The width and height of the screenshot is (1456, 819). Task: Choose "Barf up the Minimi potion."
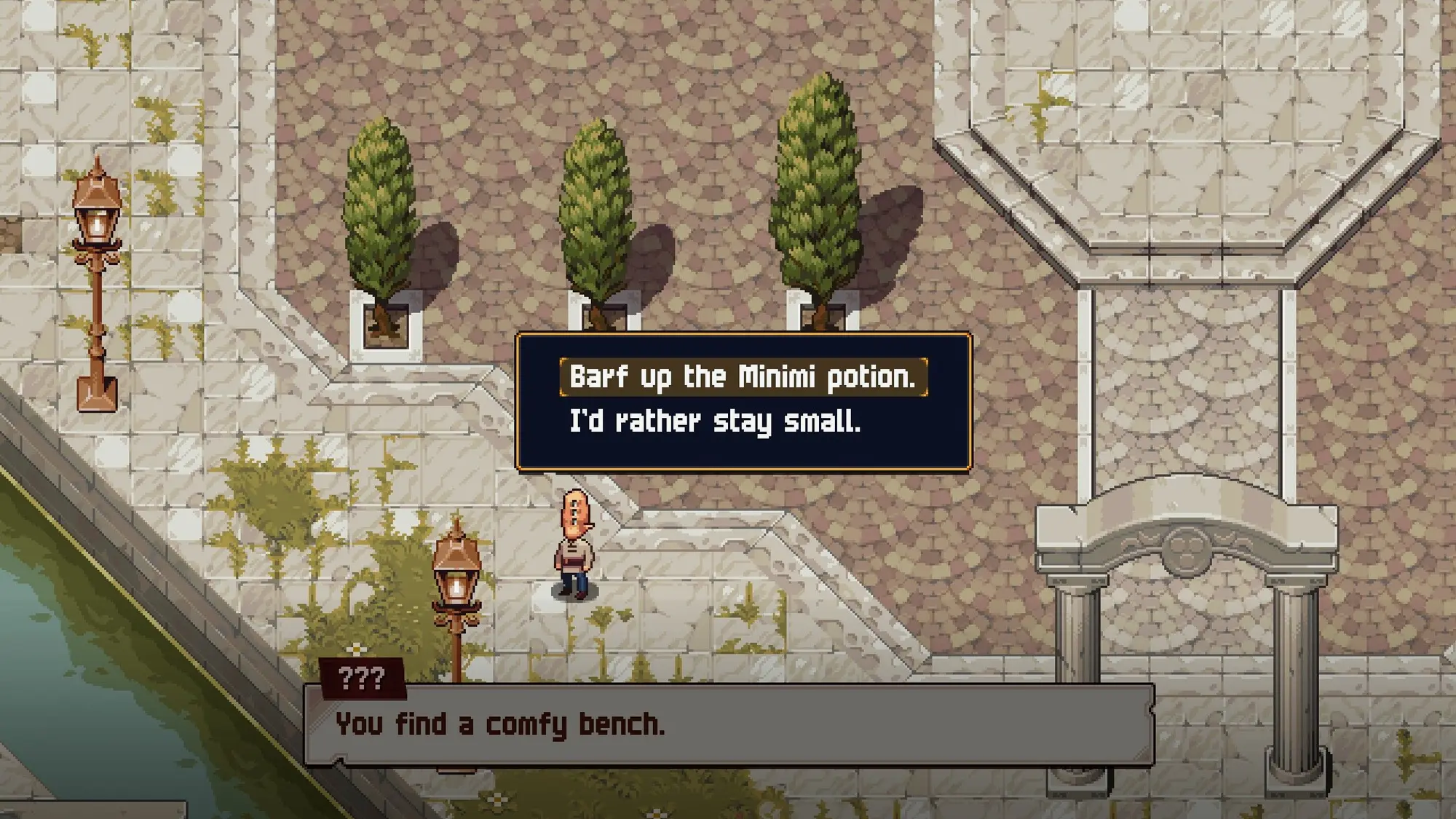point(743,377)
